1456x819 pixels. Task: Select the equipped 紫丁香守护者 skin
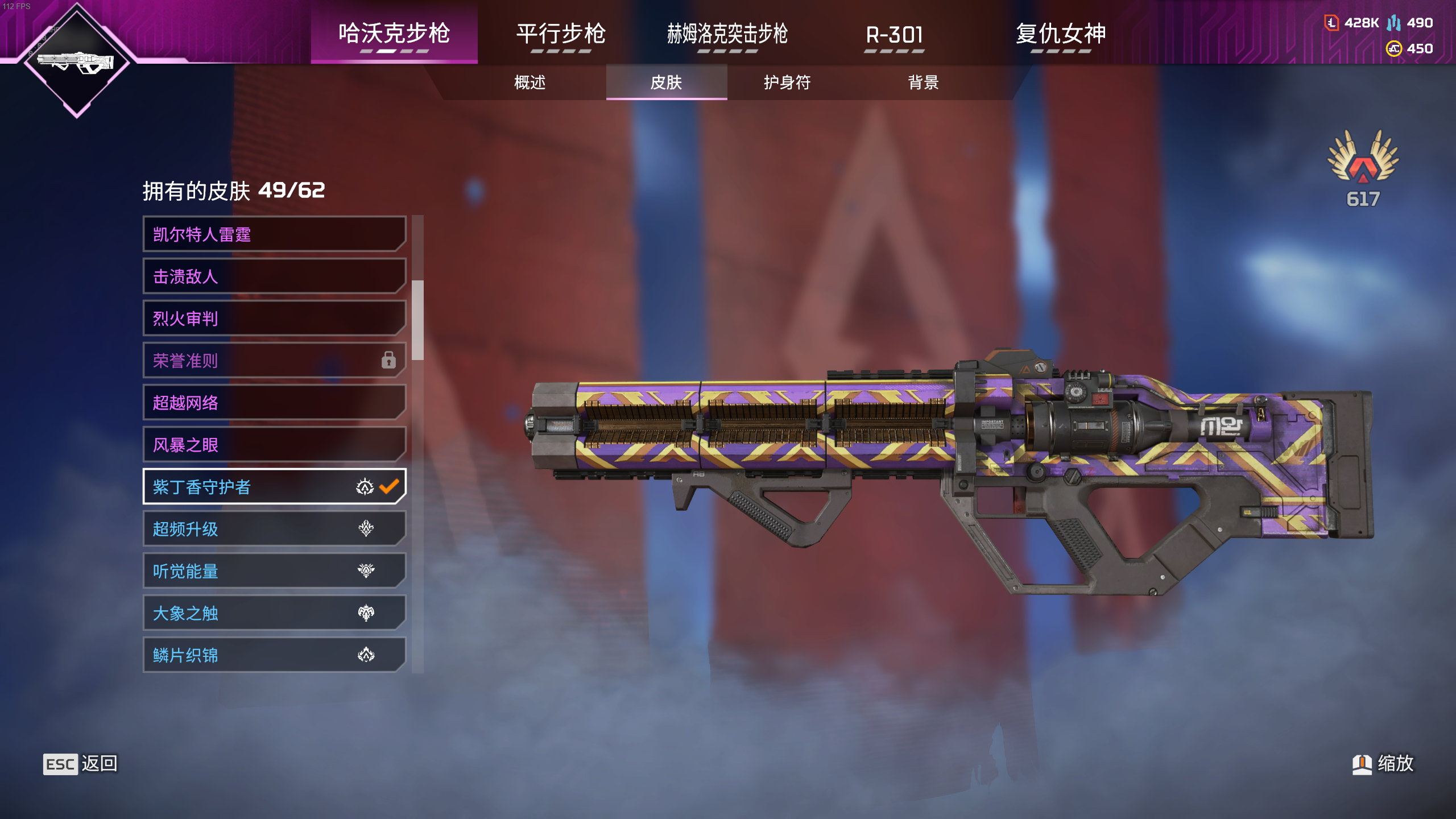click(274, 487)
